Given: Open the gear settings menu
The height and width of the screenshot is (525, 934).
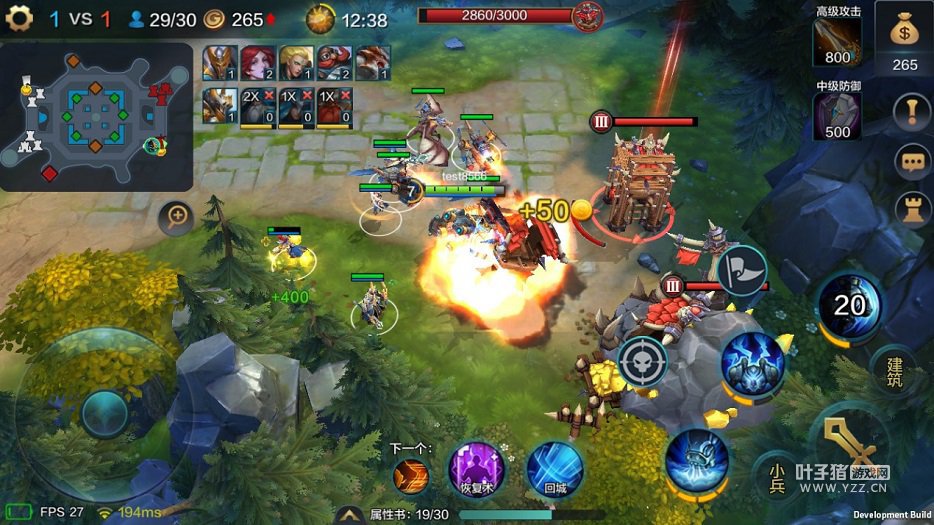Looking at the screenshot, I should point(19,18).
